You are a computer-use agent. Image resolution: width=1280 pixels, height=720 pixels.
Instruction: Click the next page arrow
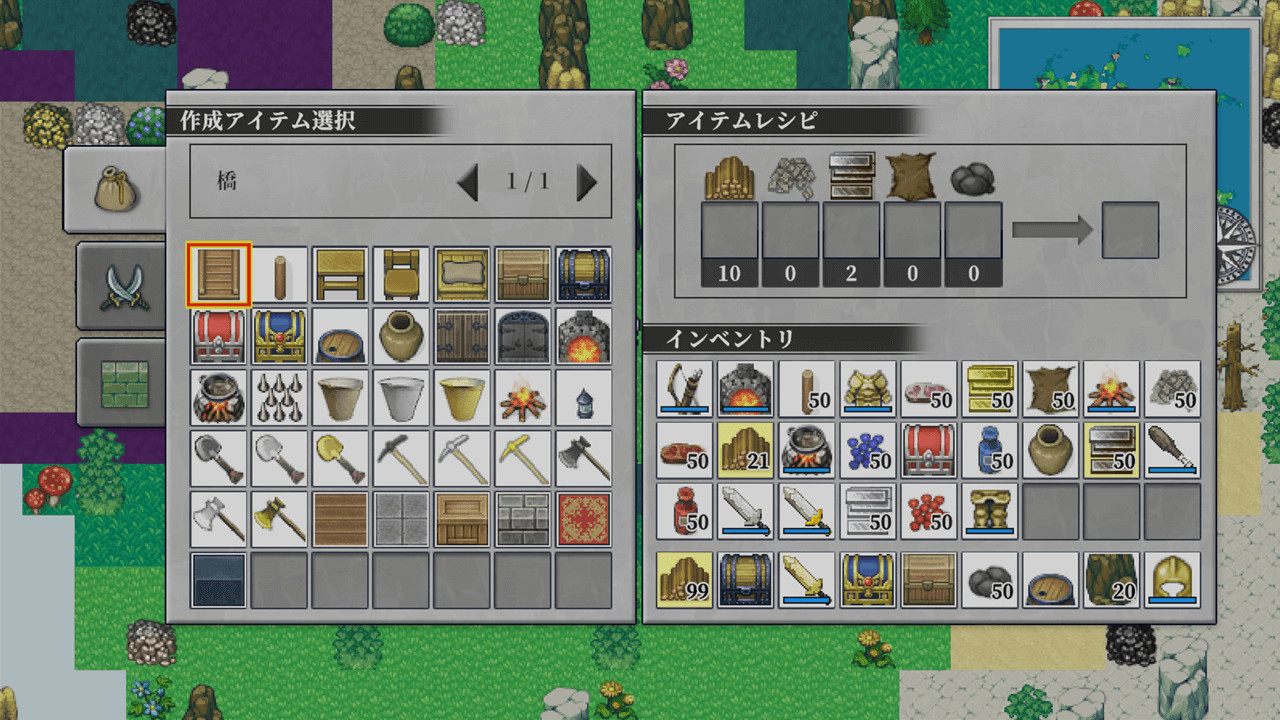(x=588, y=182)
